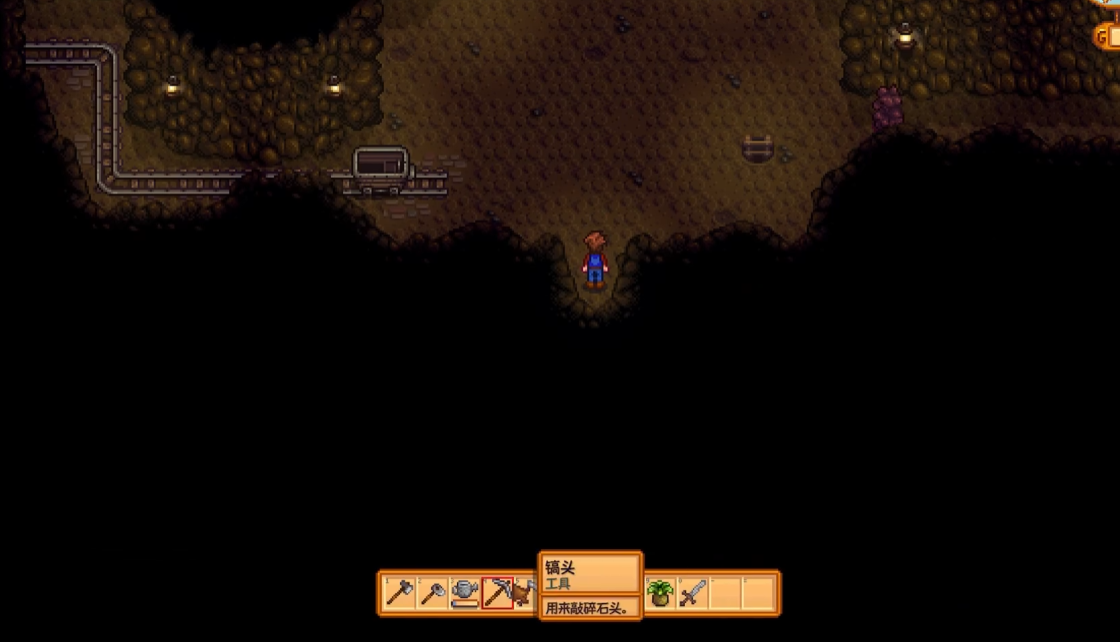This screenshot has width=1120, height=642.
Task: Pick the green leafy plant item
Action: coord(659,593)
